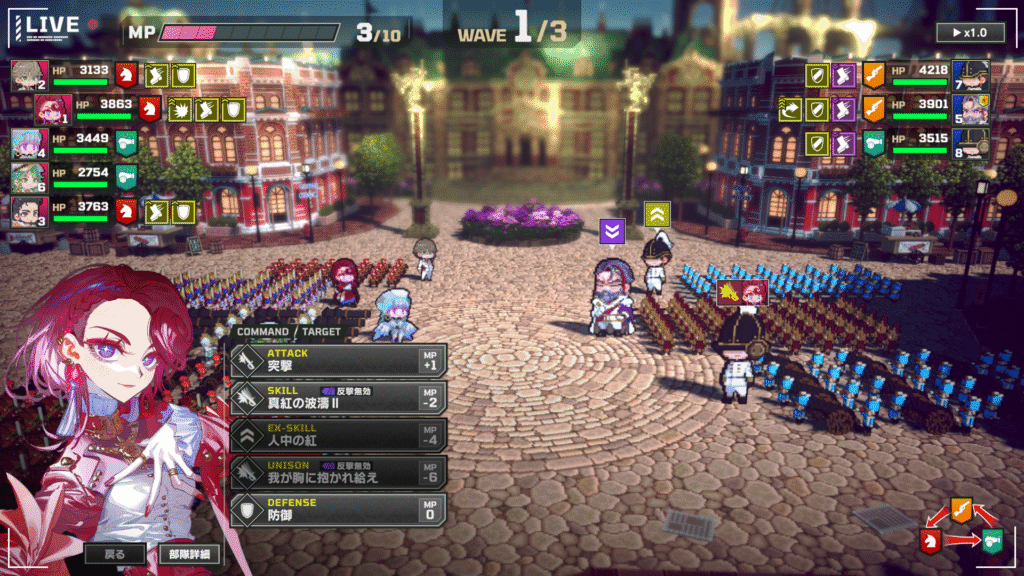The image size is (1024, 576).
Task: Choose the ATTACK 突撃 command
Action: [x=338, y=360]
